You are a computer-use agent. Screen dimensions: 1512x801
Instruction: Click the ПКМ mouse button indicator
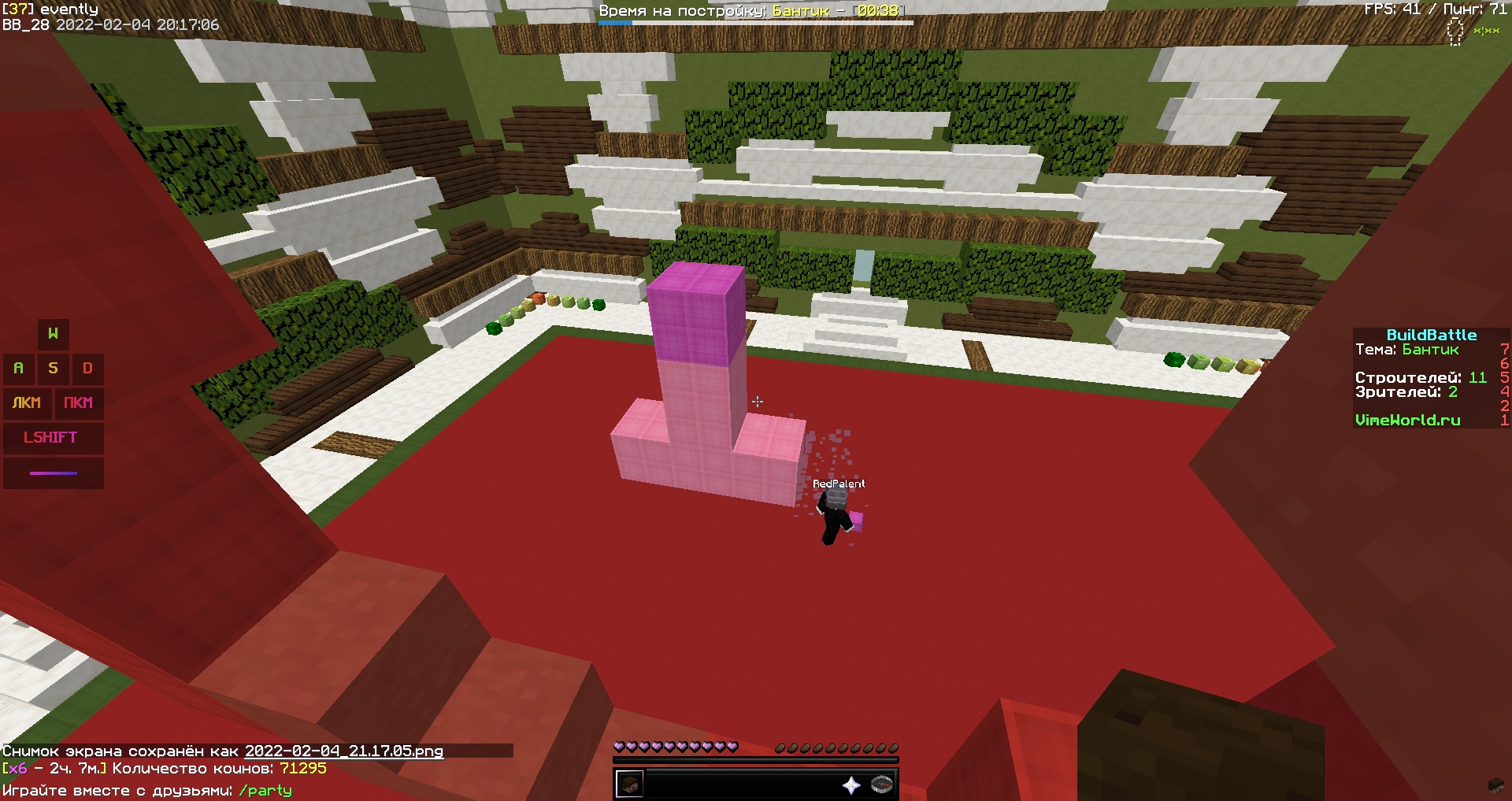click(x=78, y=403)
